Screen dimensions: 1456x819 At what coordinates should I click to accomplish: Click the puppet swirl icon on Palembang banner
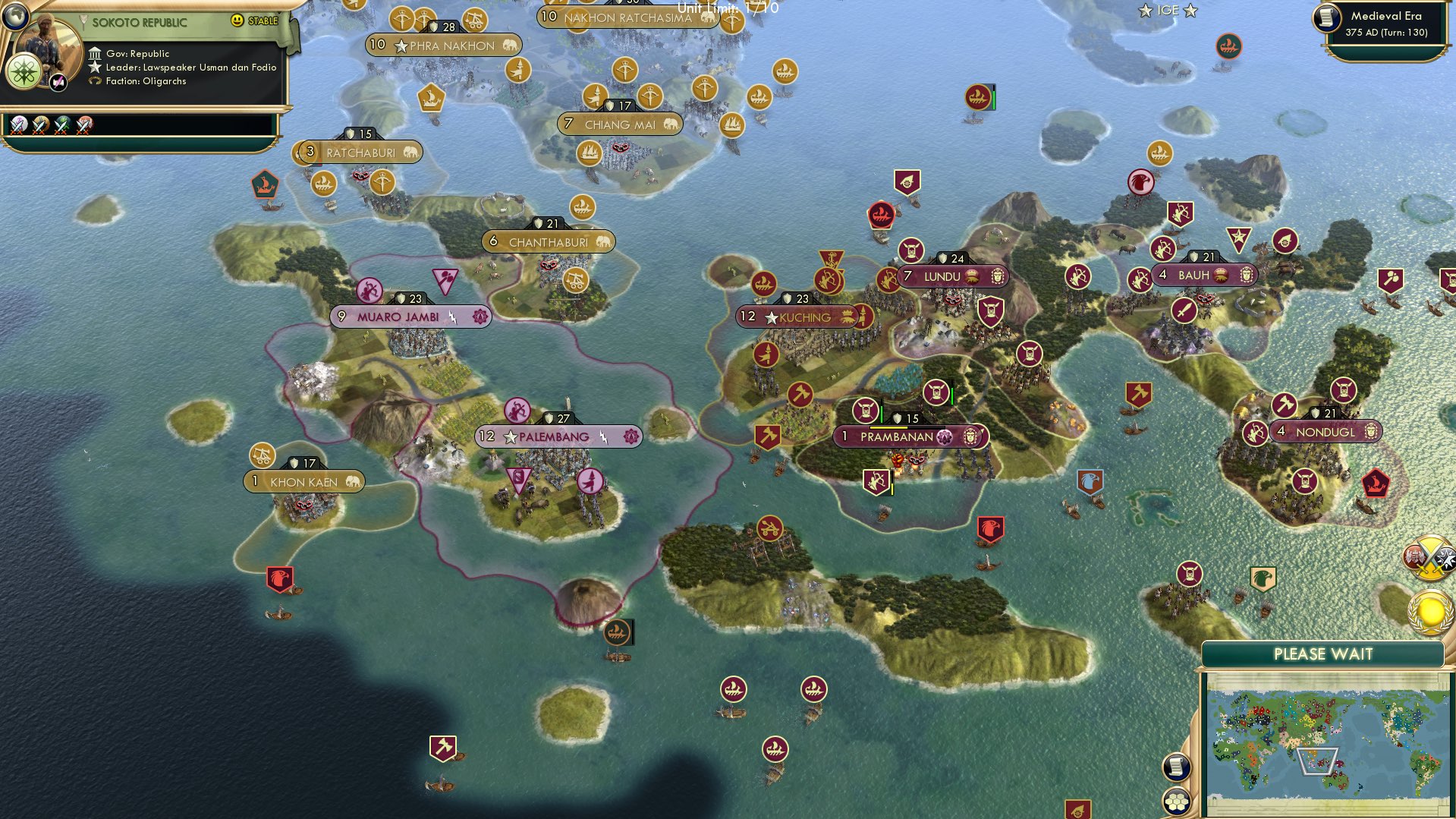pos(631,436)
